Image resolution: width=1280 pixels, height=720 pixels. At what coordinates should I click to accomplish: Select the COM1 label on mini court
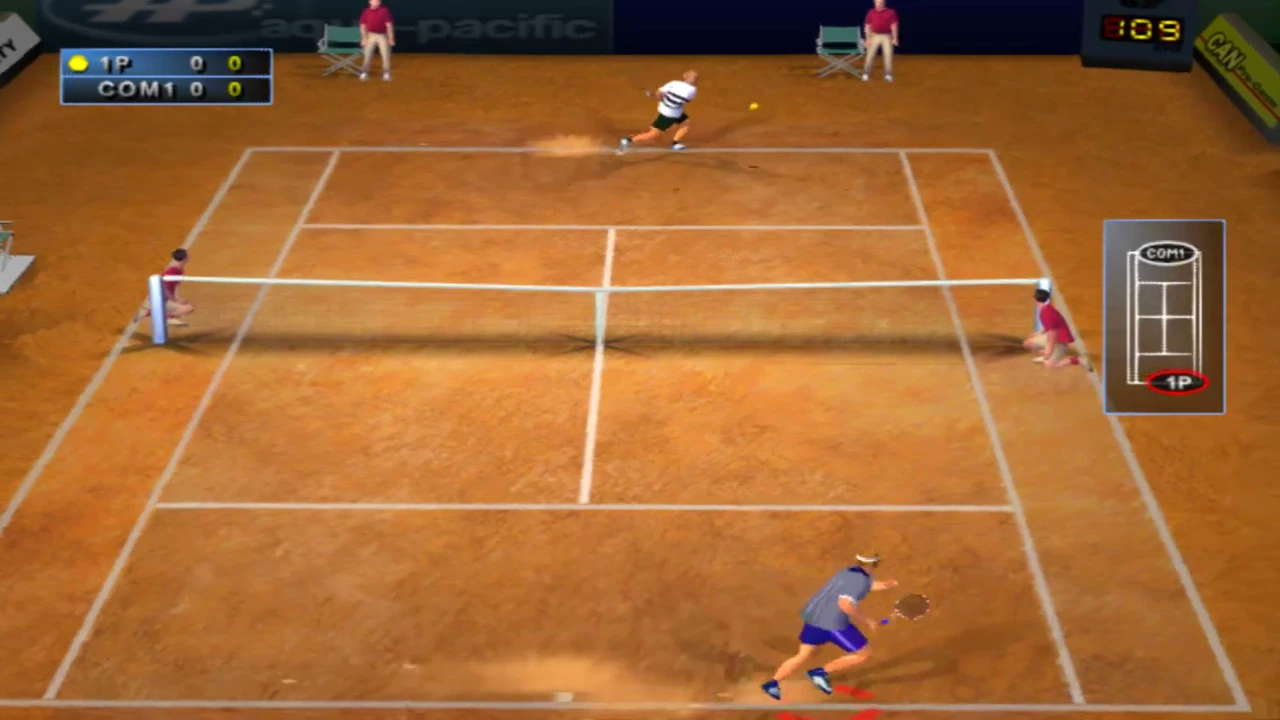point(1166,254)
